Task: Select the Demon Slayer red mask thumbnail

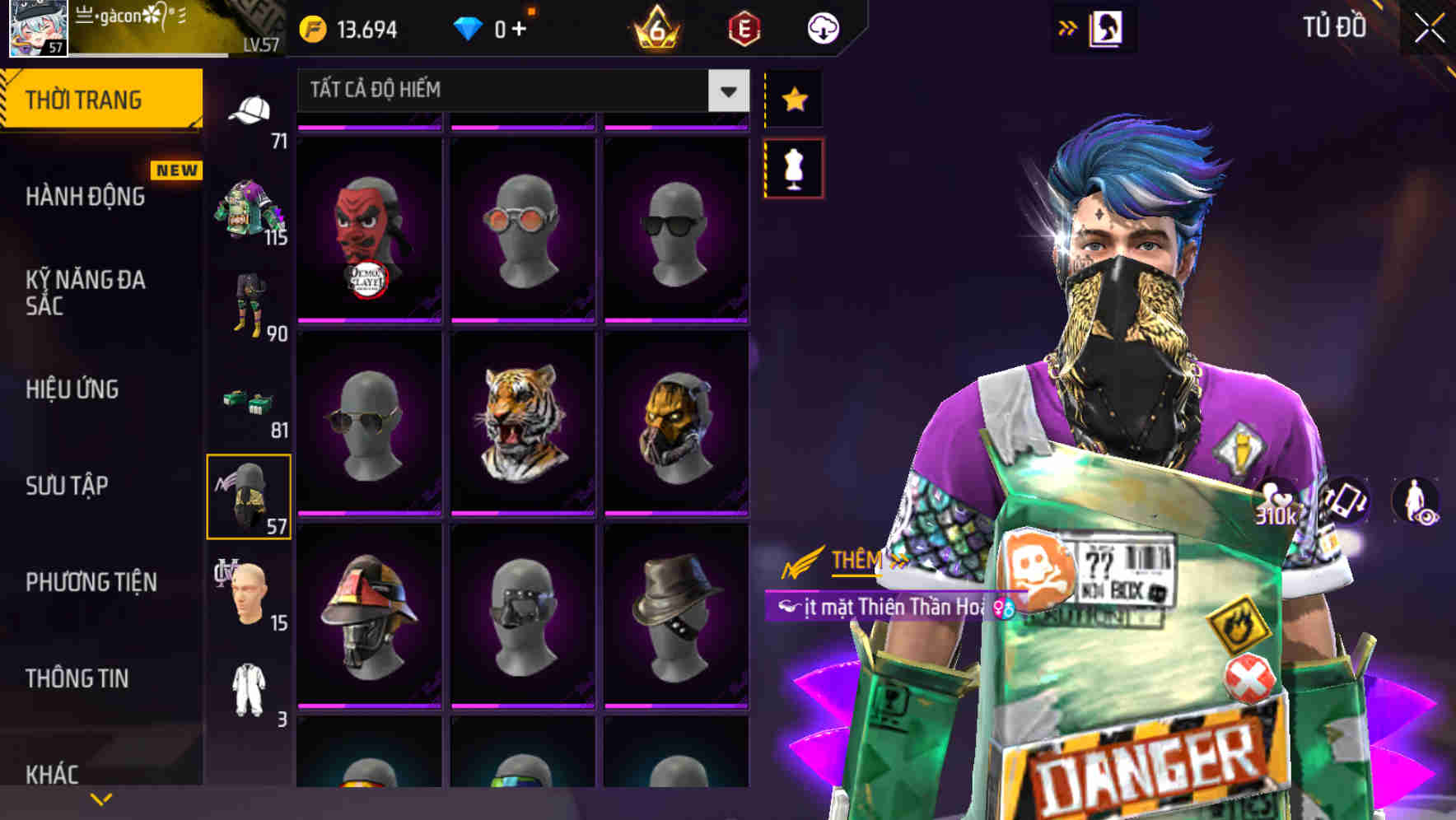Action: click(x=371, y=231)
